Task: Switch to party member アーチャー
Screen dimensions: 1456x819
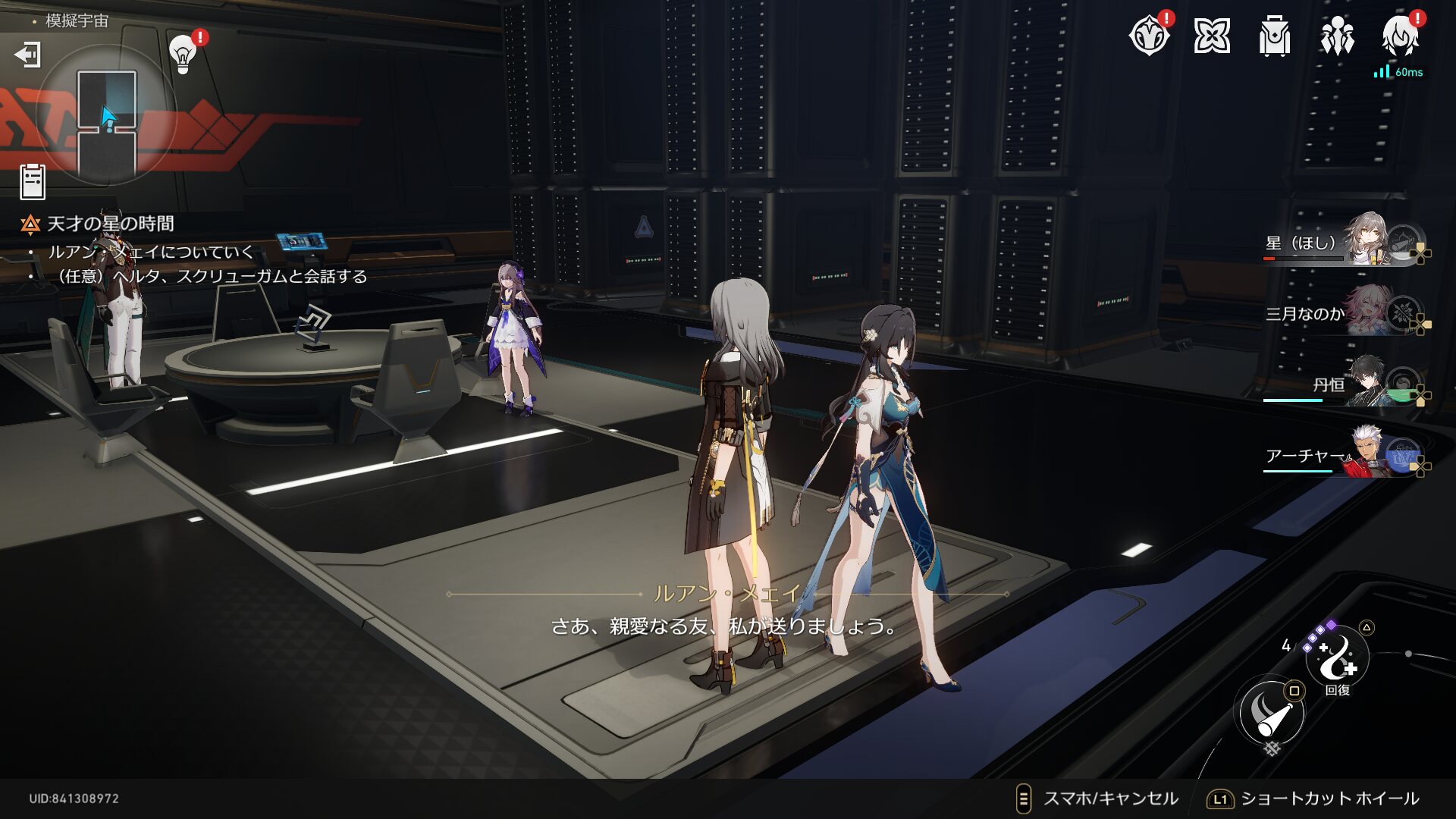Action: coord(1342,454)
